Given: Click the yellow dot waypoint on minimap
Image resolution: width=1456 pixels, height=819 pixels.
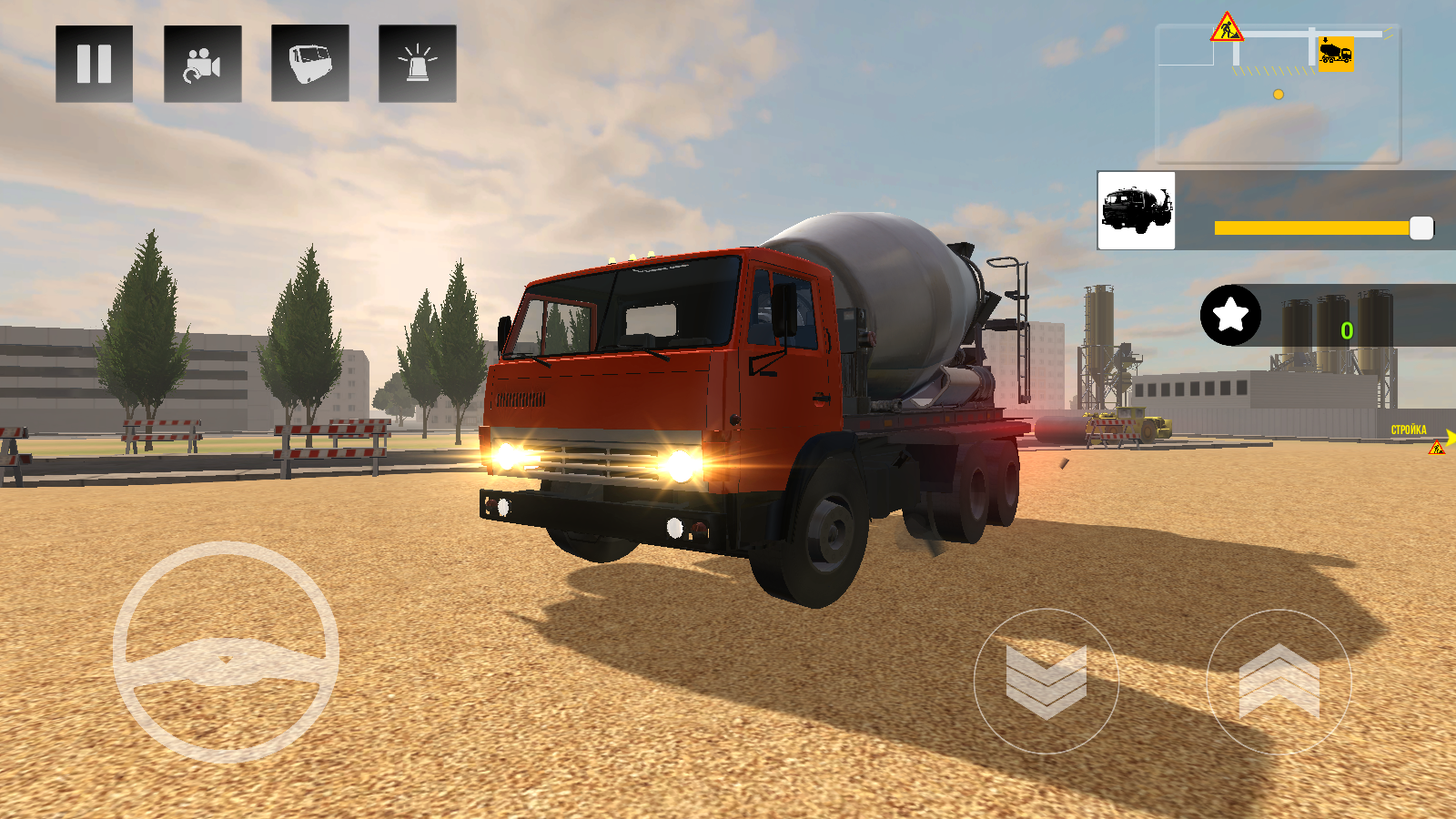Looking at the screenshot, I should (x=1277, y=94).
